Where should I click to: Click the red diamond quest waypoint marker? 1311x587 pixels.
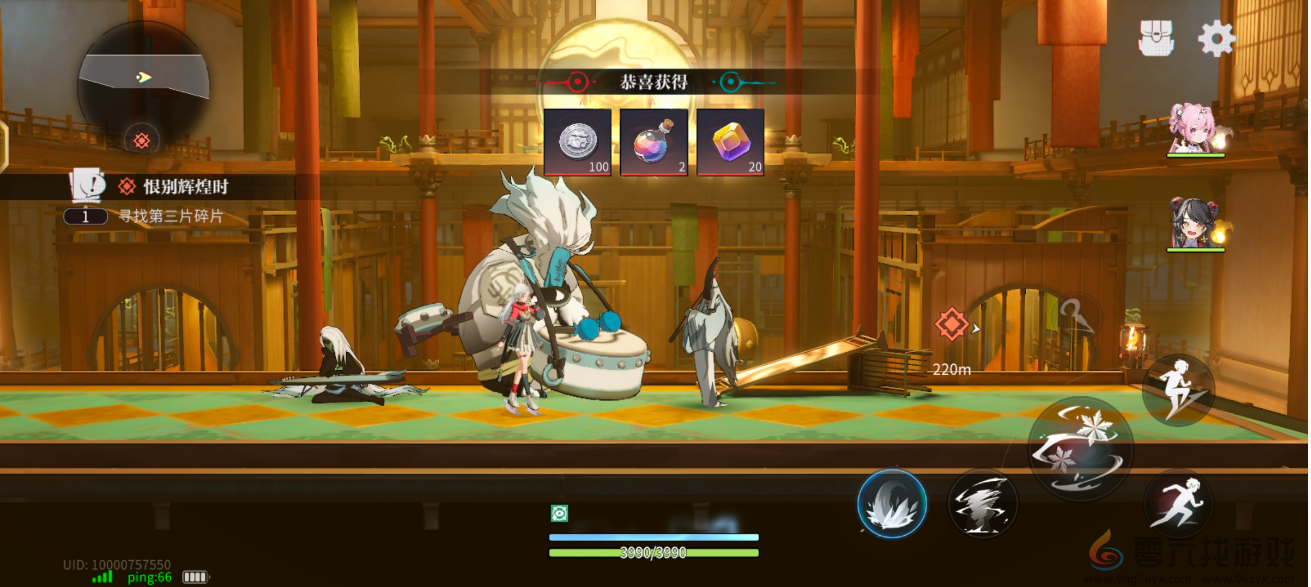[950, 324]
